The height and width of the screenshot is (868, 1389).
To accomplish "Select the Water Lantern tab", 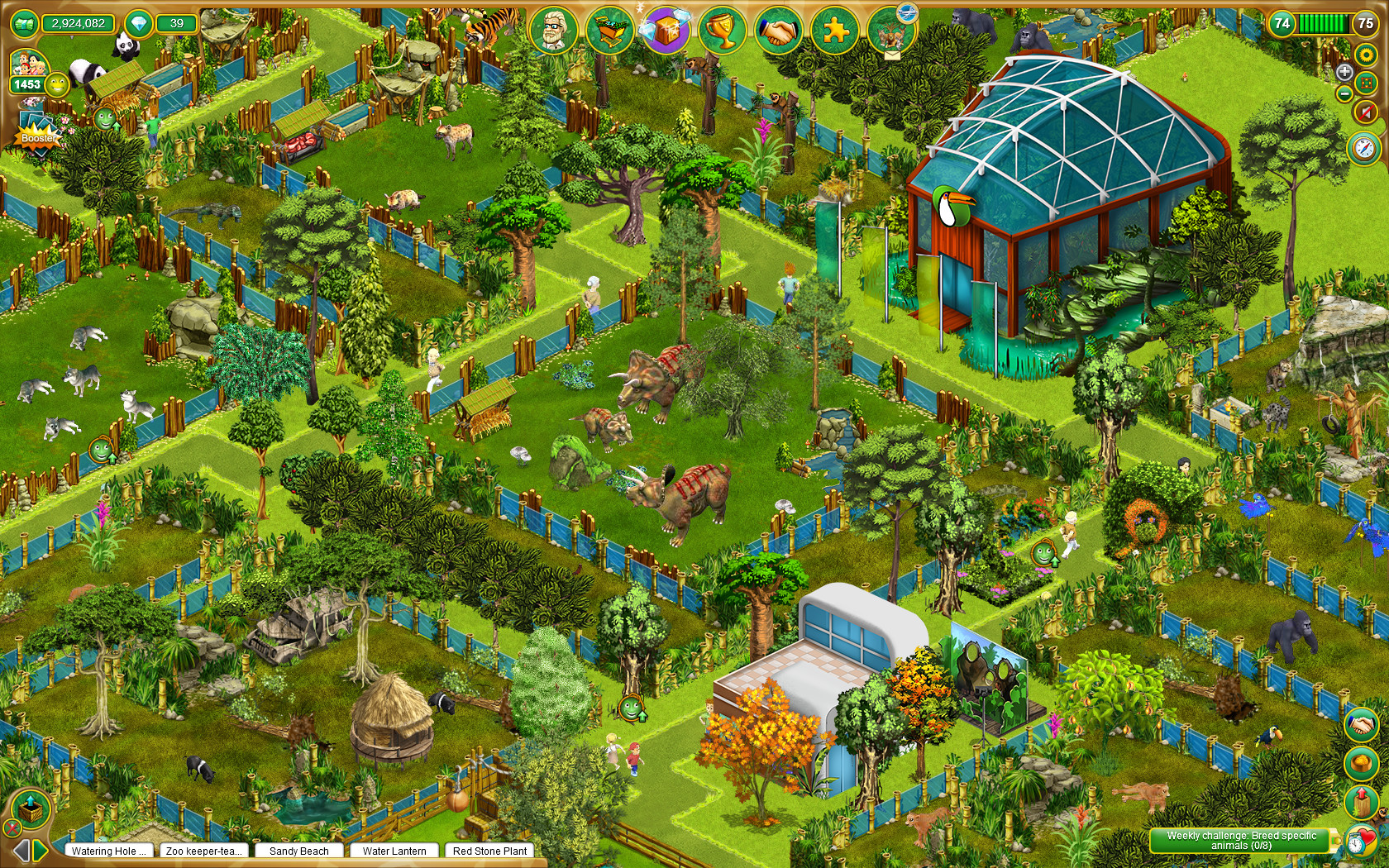I will tap(394, 851).
